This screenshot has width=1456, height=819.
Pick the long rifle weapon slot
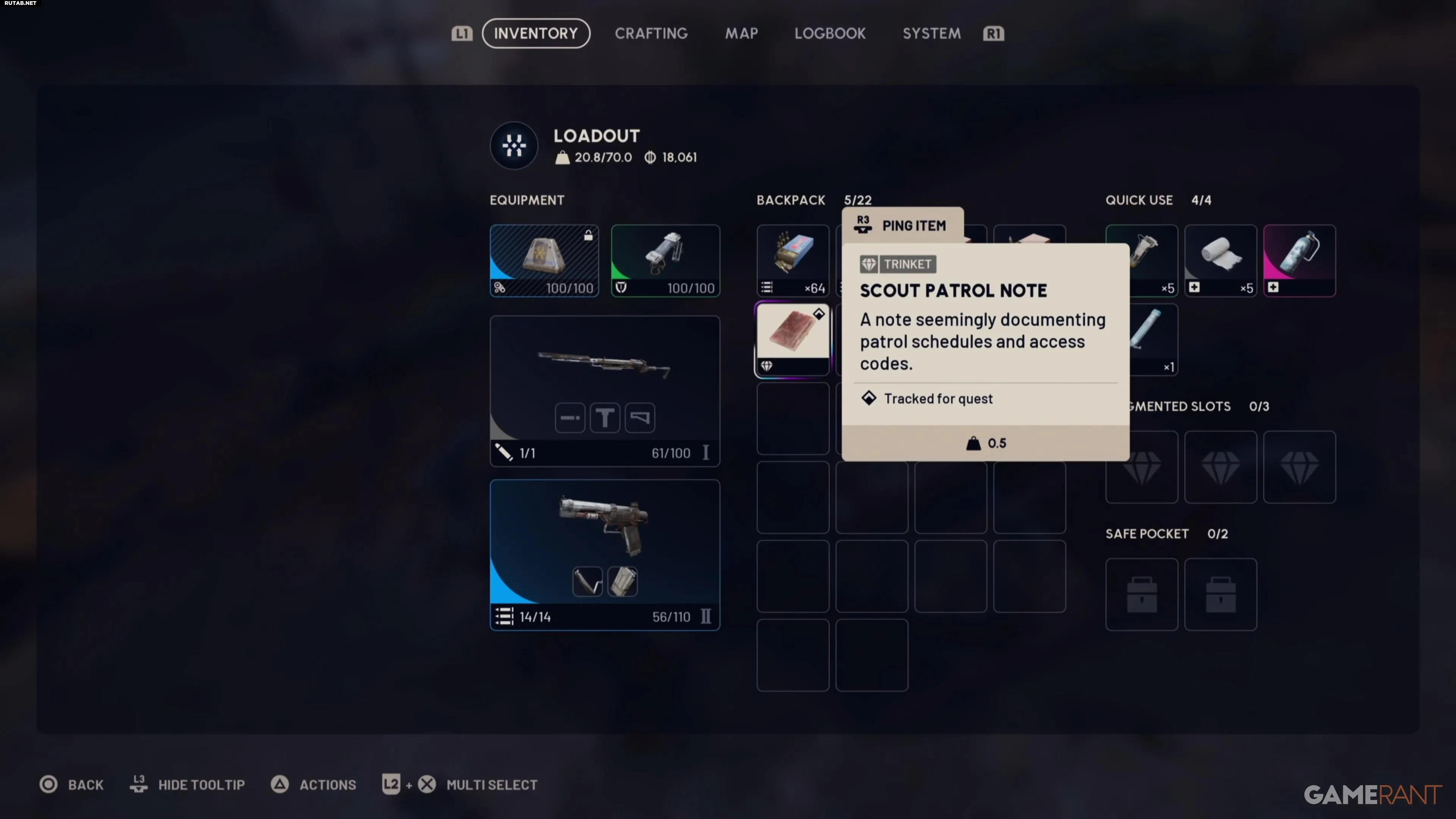[x=604, y=373]
